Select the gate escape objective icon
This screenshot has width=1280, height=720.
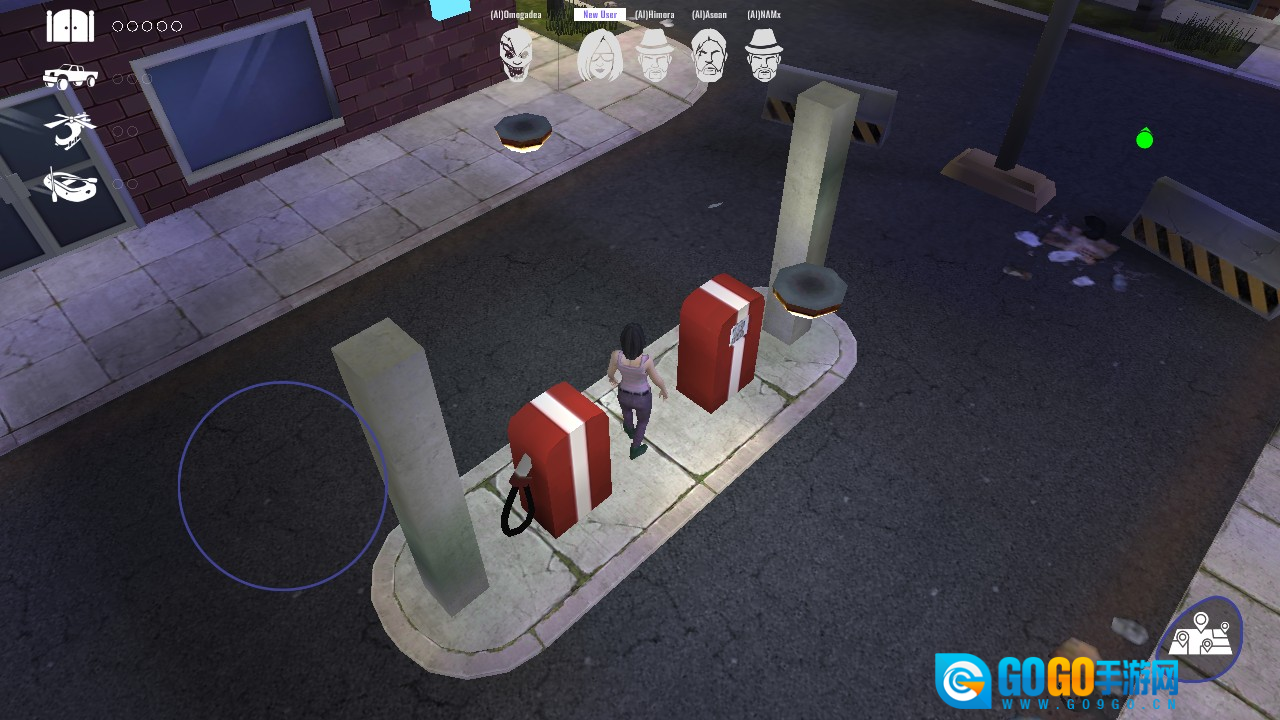tap(70, 26)
